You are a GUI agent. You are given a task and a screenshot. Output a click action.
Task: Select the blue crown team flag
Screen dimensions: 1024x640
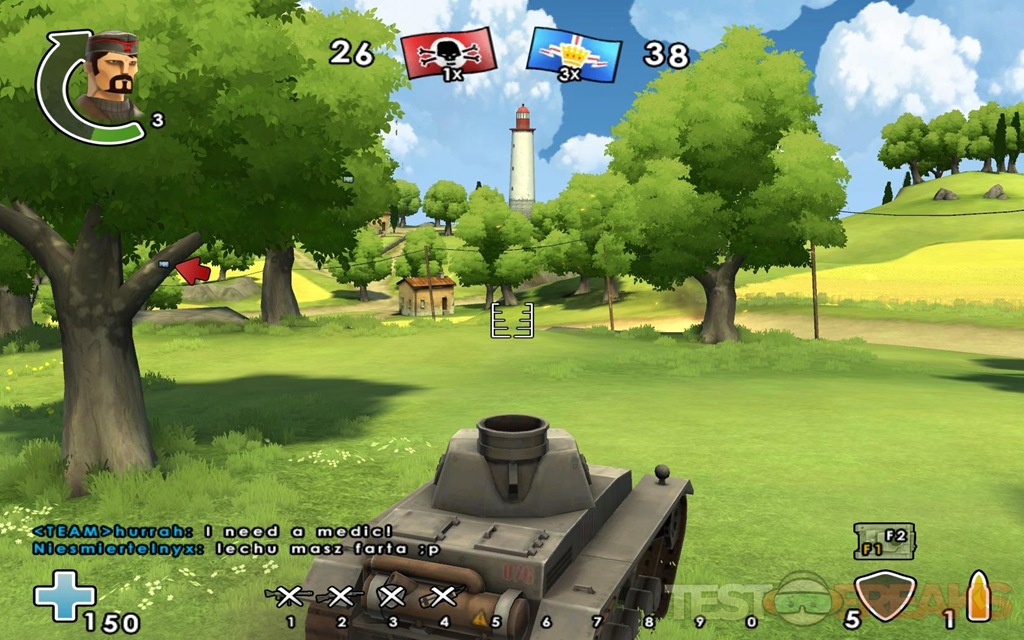573,54
